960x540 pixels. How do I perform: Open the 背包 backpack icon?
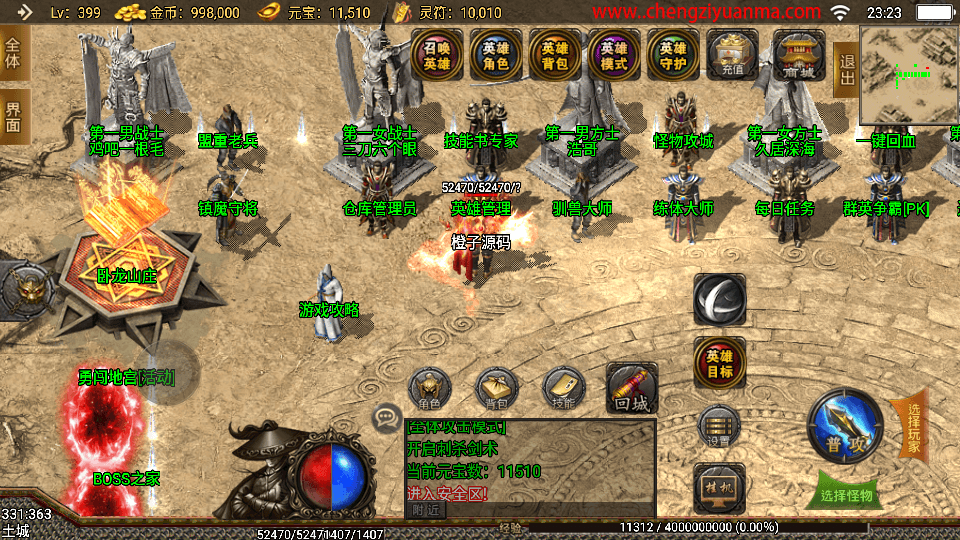tap(497, 390)
